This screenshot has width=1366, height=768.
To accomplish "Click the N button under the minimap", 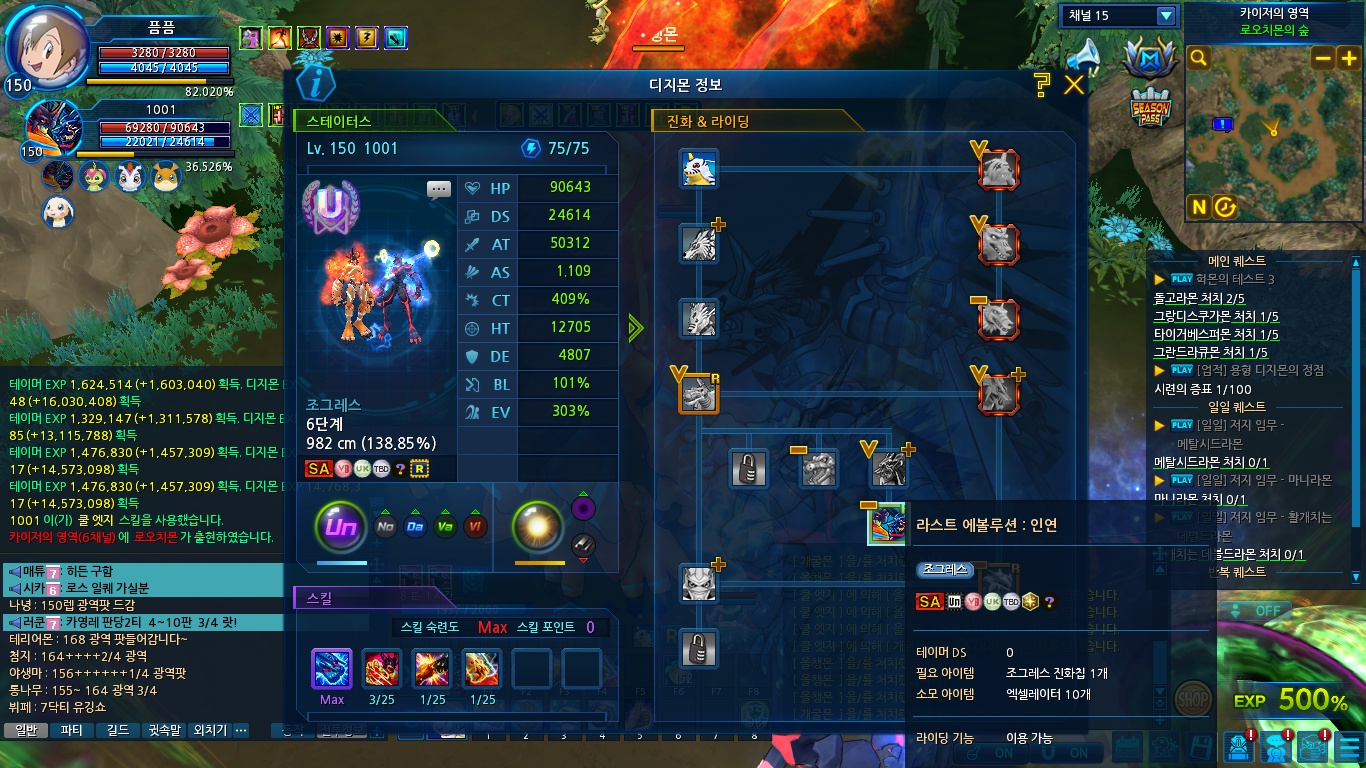I will tap(1199, 207).
